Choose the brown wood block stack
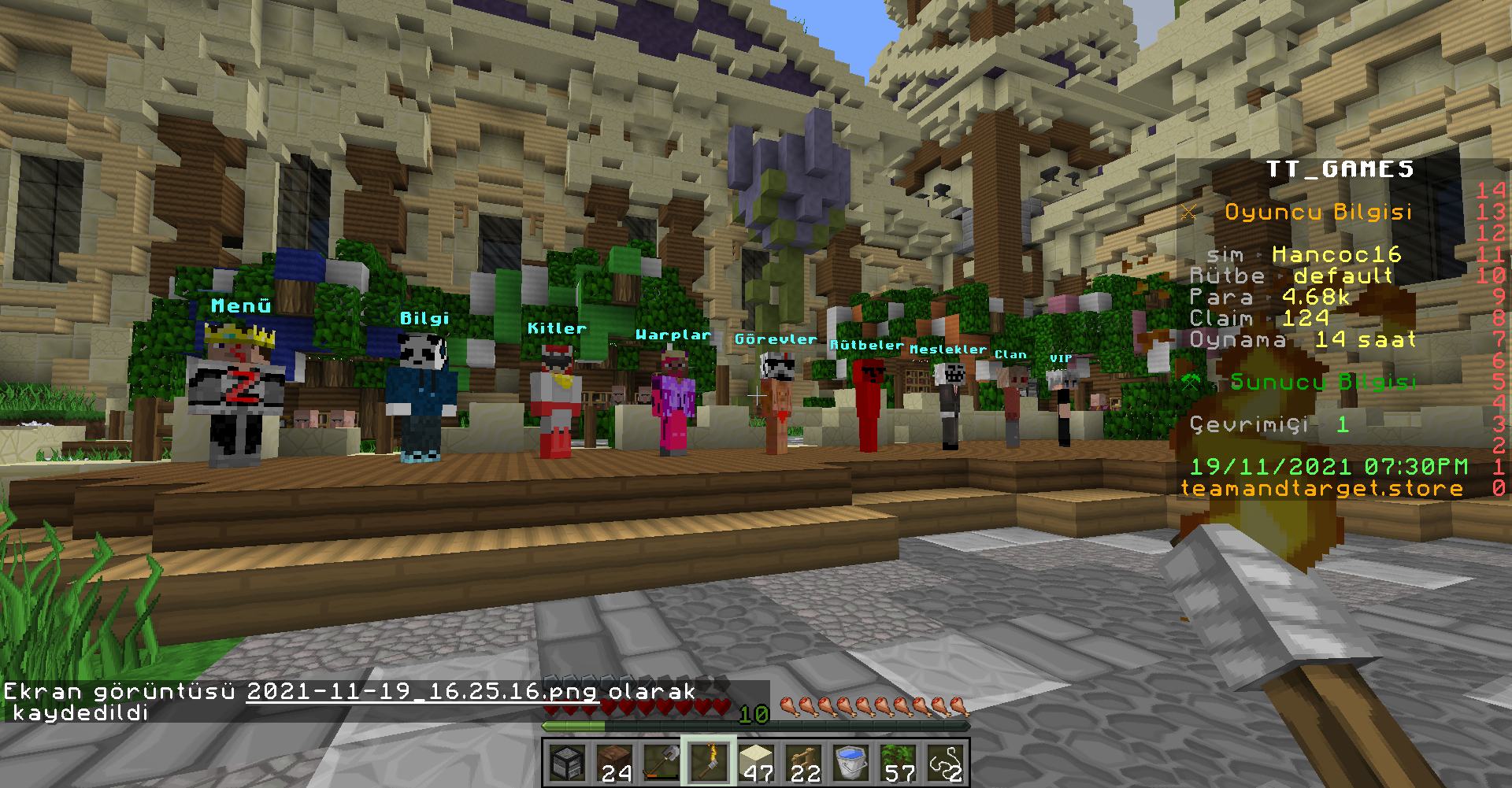Viewport: 1512px width, 788px height. tap(614, 762)
